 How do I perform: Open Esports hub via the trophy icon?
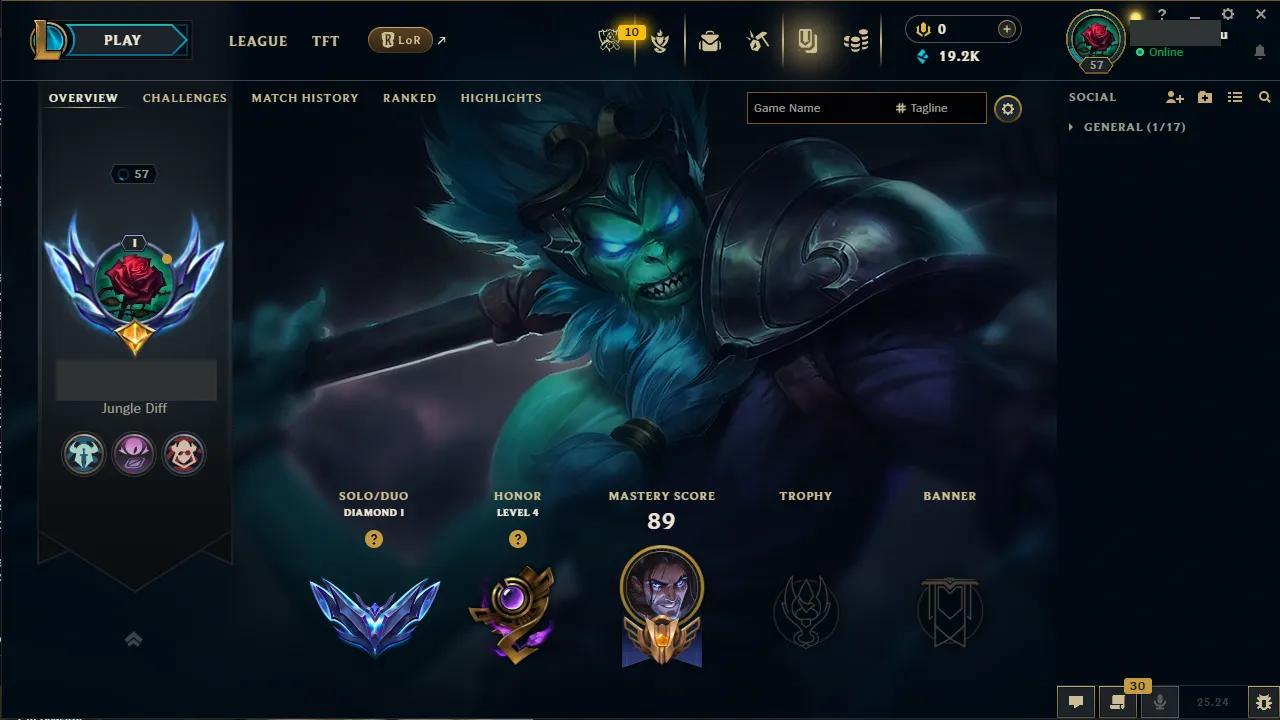point(610,40)
